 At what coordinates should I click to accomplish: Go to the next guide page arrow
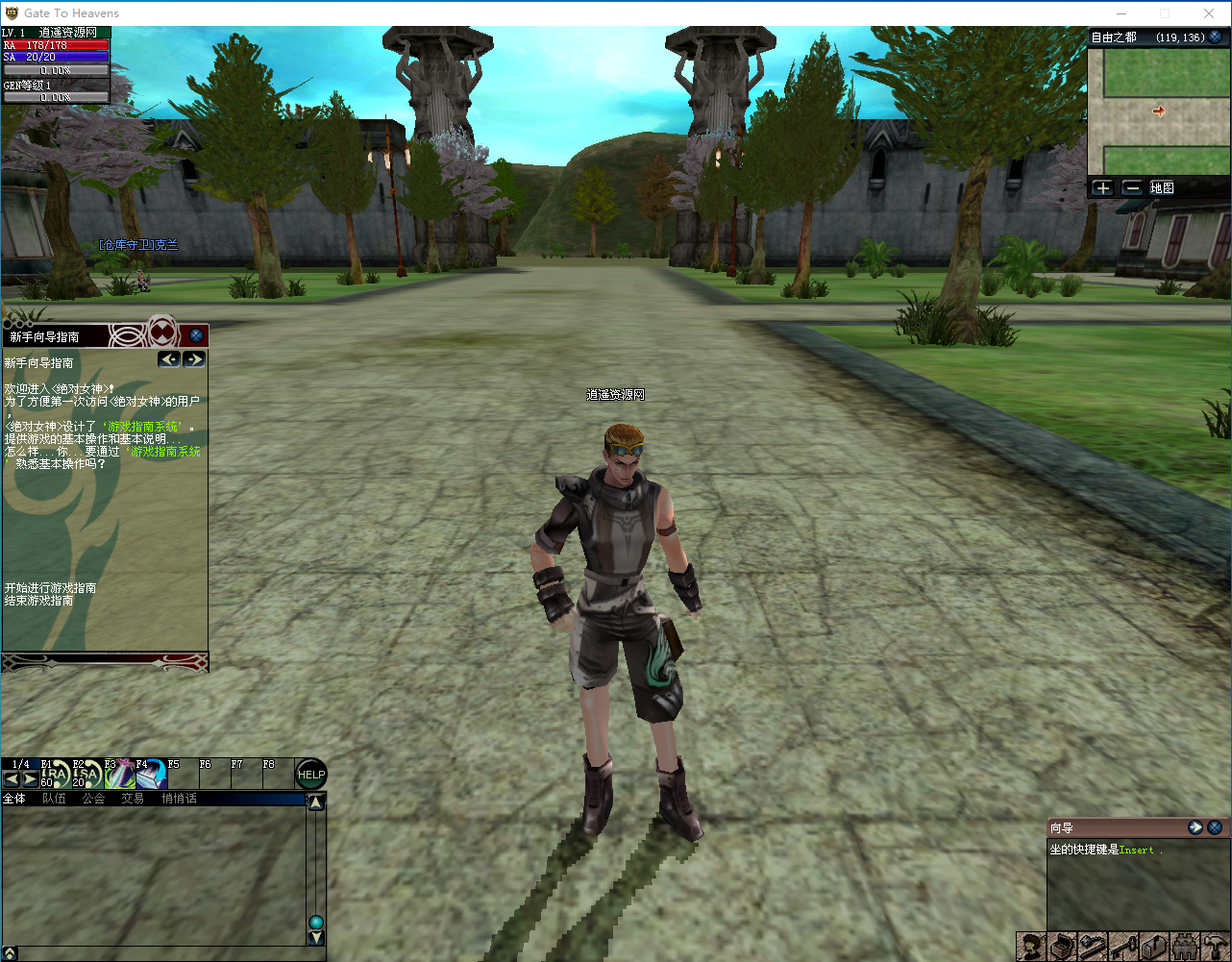(x=194, y=359)
